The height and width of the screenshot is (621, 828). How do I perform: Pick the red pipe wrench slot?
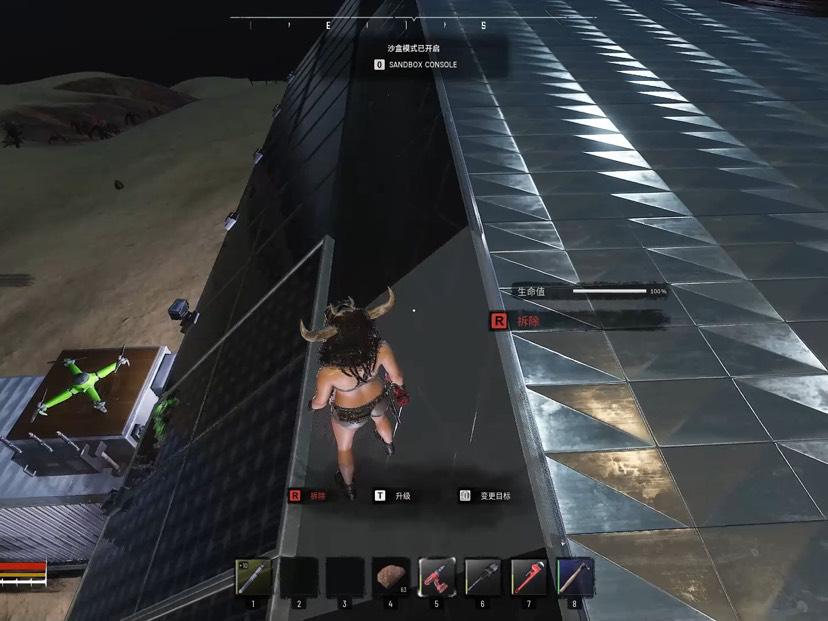(528, 577)
